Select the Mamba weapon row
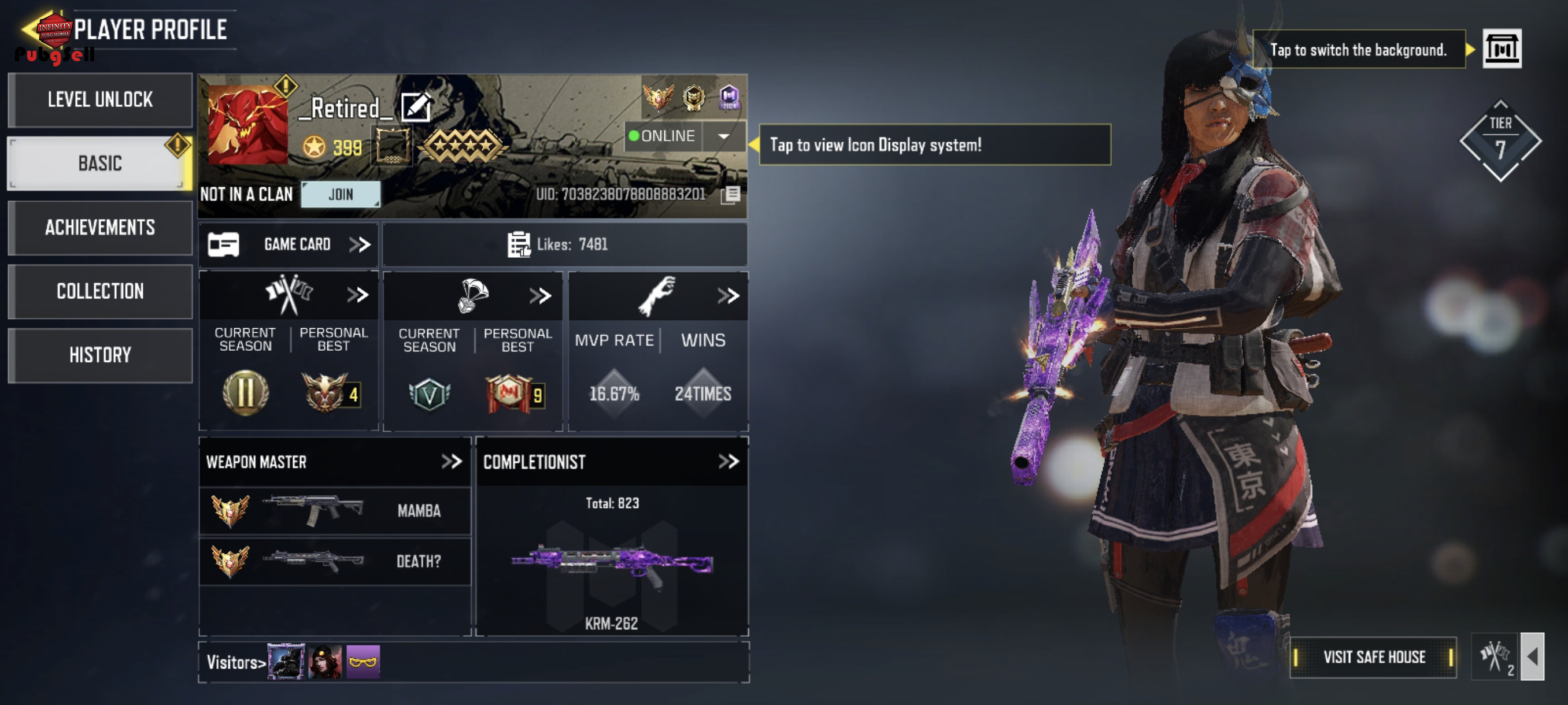Image resolution: width=1568 pixels, height=705 pixels. coord(335,510)
